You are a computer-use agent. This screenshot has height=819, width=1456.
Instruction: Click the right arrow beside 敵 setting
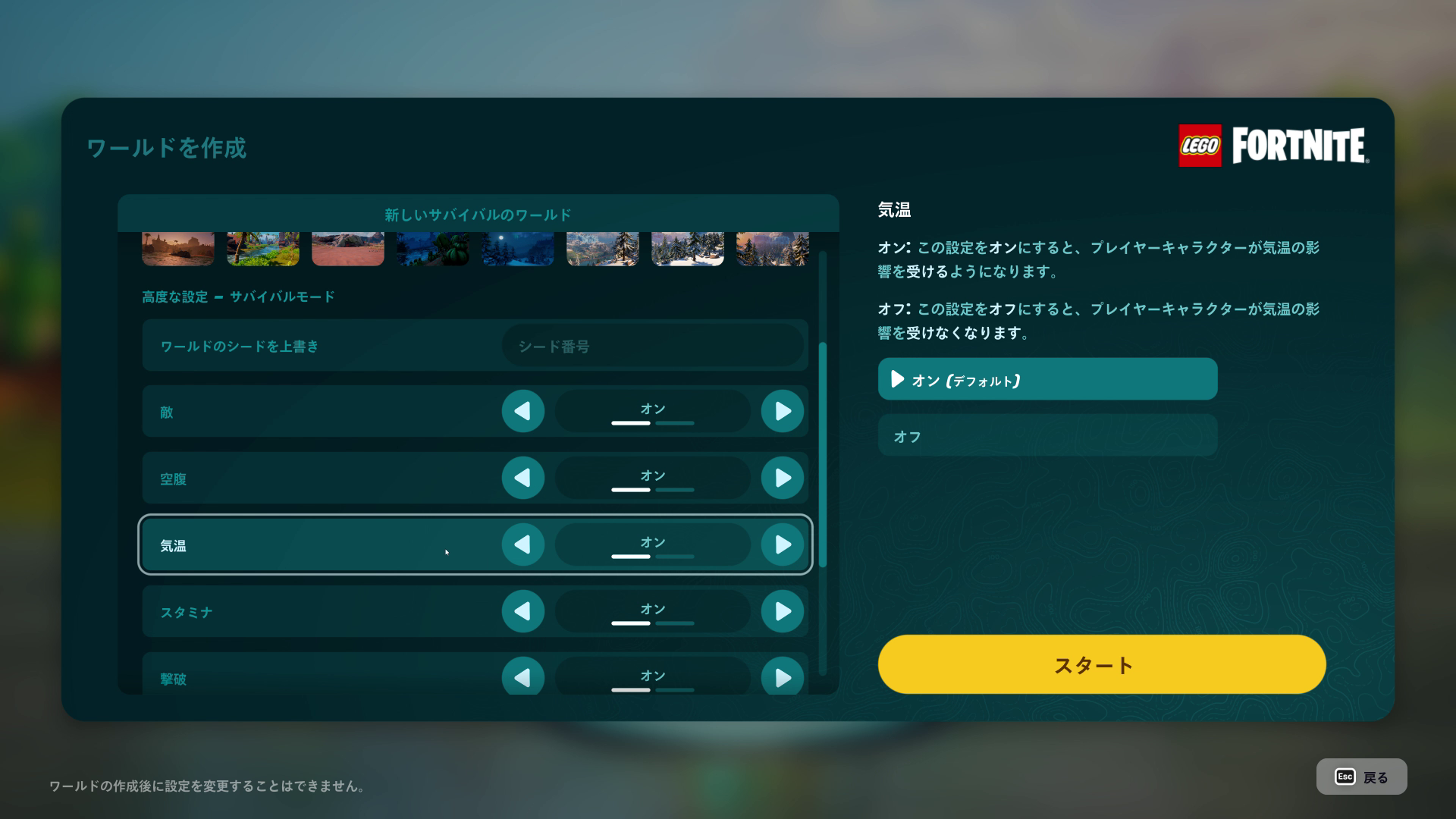pos(782,412)
